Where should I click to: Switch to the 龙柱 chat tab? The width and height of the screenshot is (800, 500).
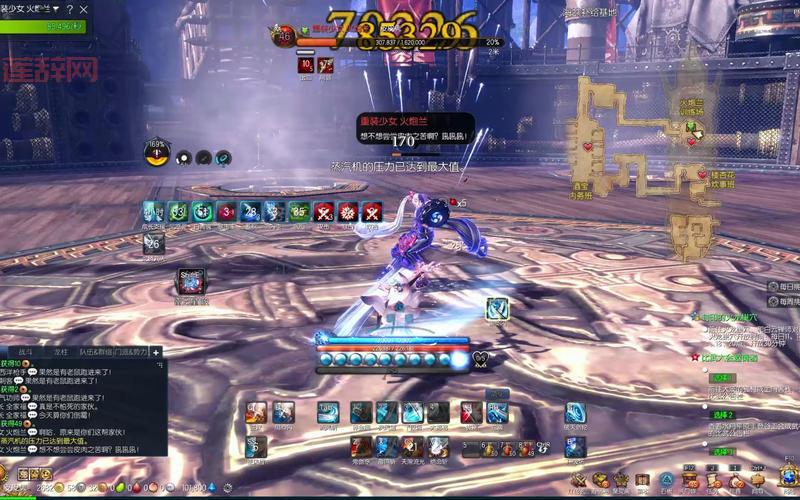[61, 352]
